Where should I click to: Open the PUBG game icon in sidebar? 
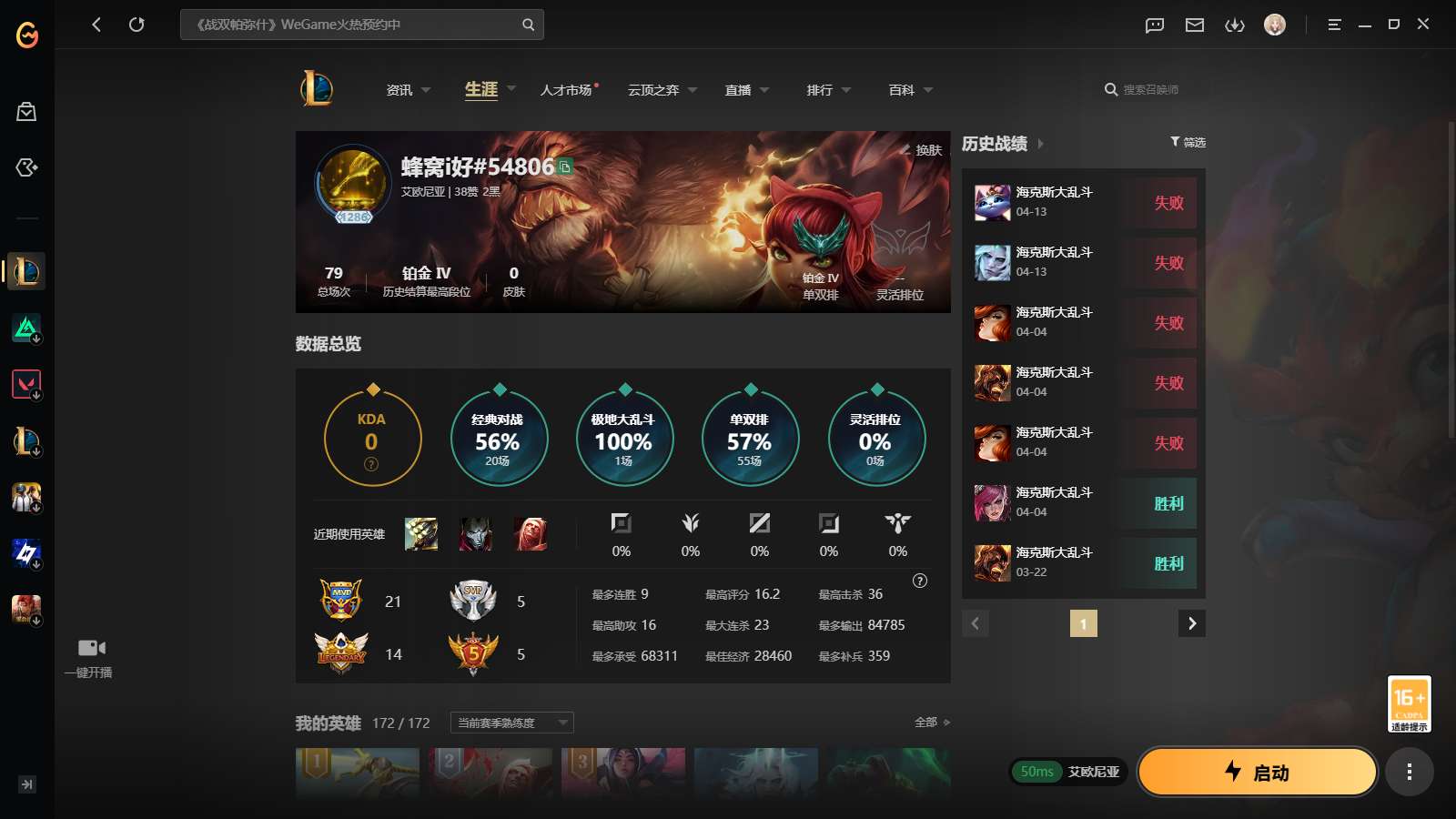pos(25,497)
